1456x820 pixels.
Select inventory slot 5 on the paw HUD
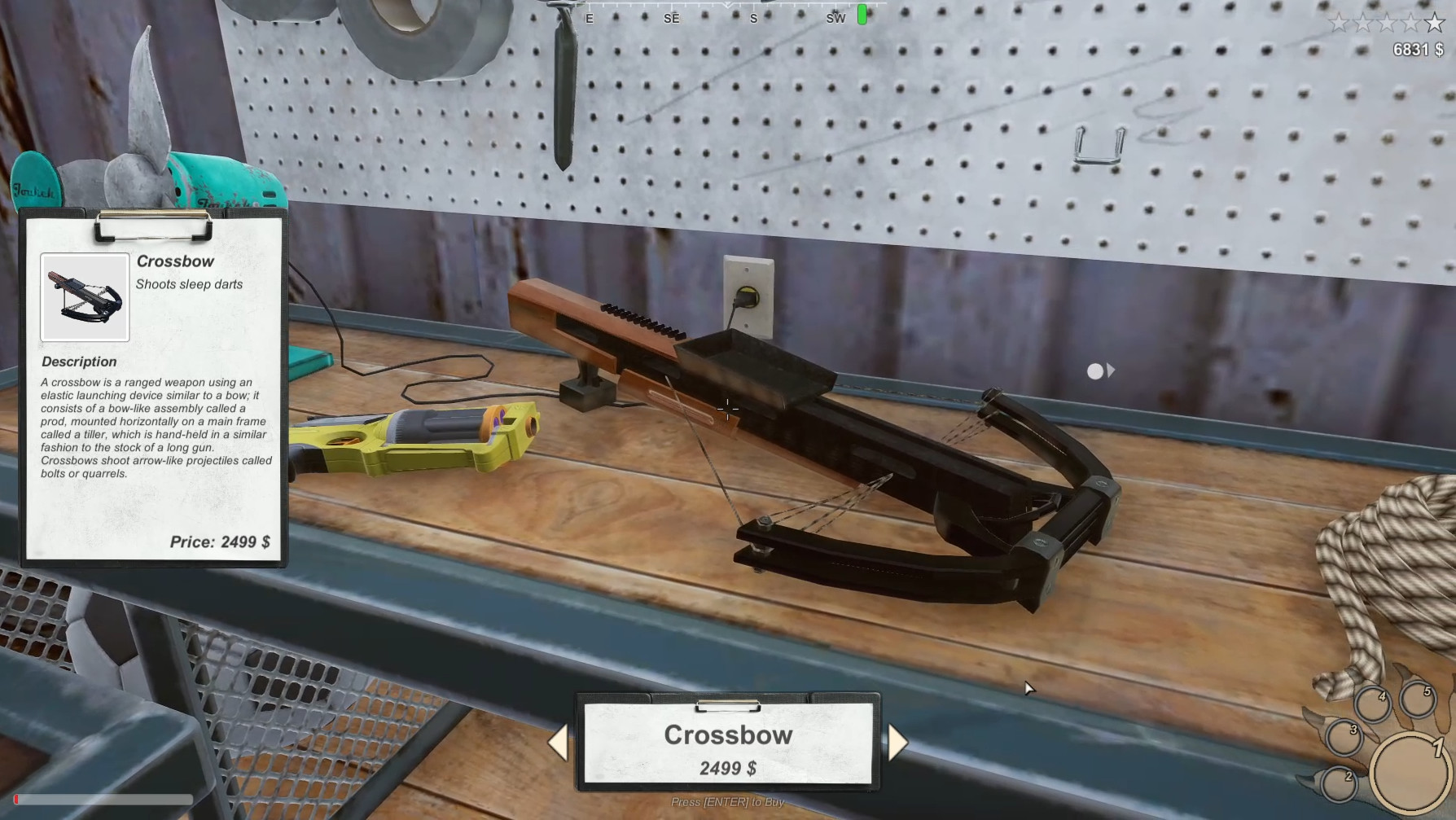[x=1417, y=701]
